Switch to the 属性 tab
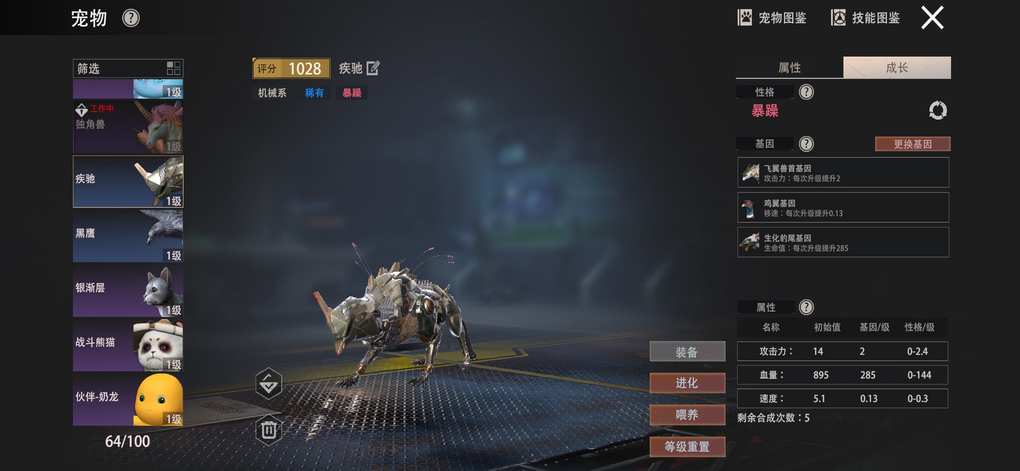The width and height of the screenshot is (1020, 471). [x=789, y=68]
